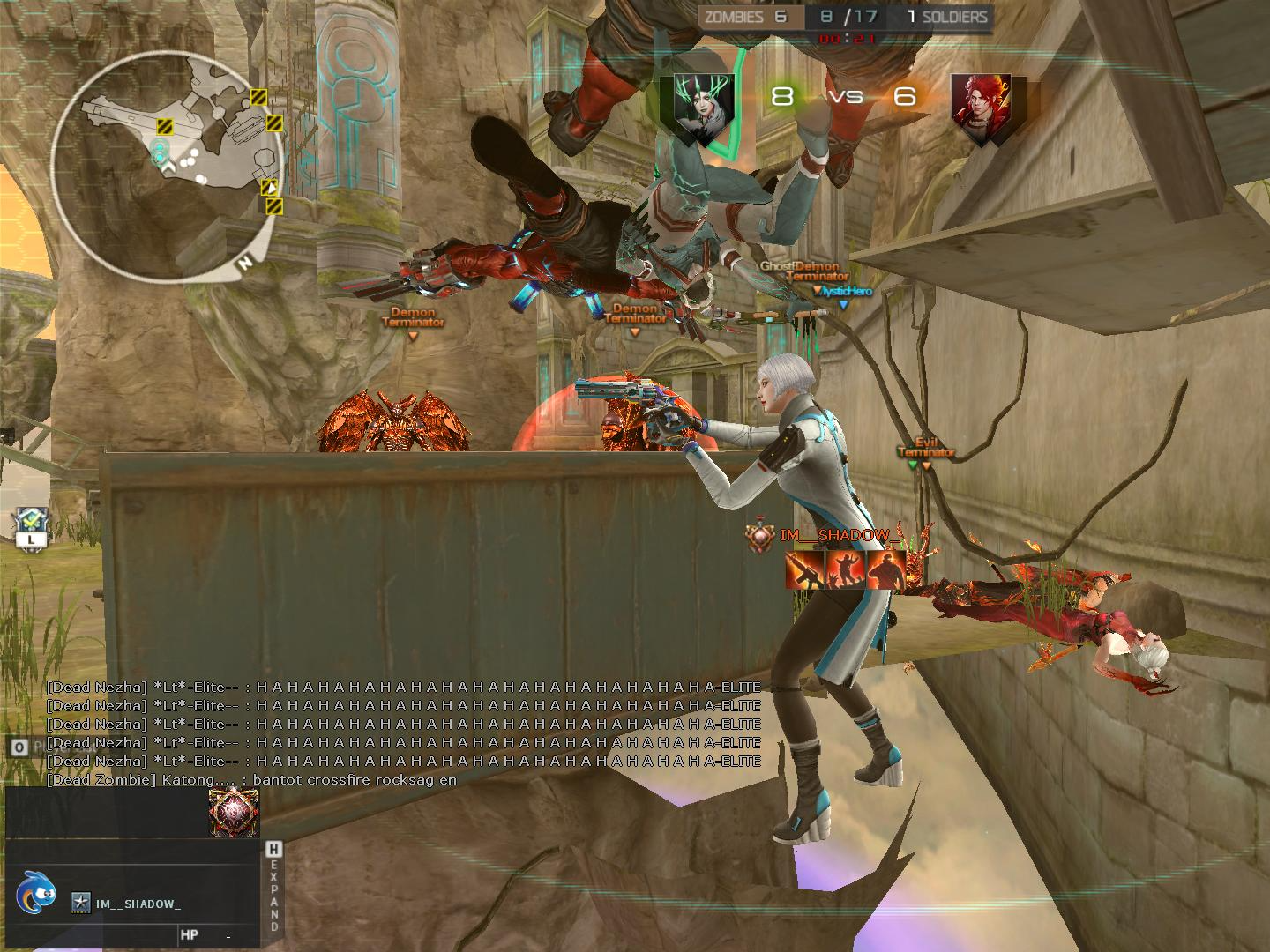The height and width of the screenshot is (952, 1270).
Task: Click the gun buff icon under IM__SHADOW_
Action: (804, 570)
